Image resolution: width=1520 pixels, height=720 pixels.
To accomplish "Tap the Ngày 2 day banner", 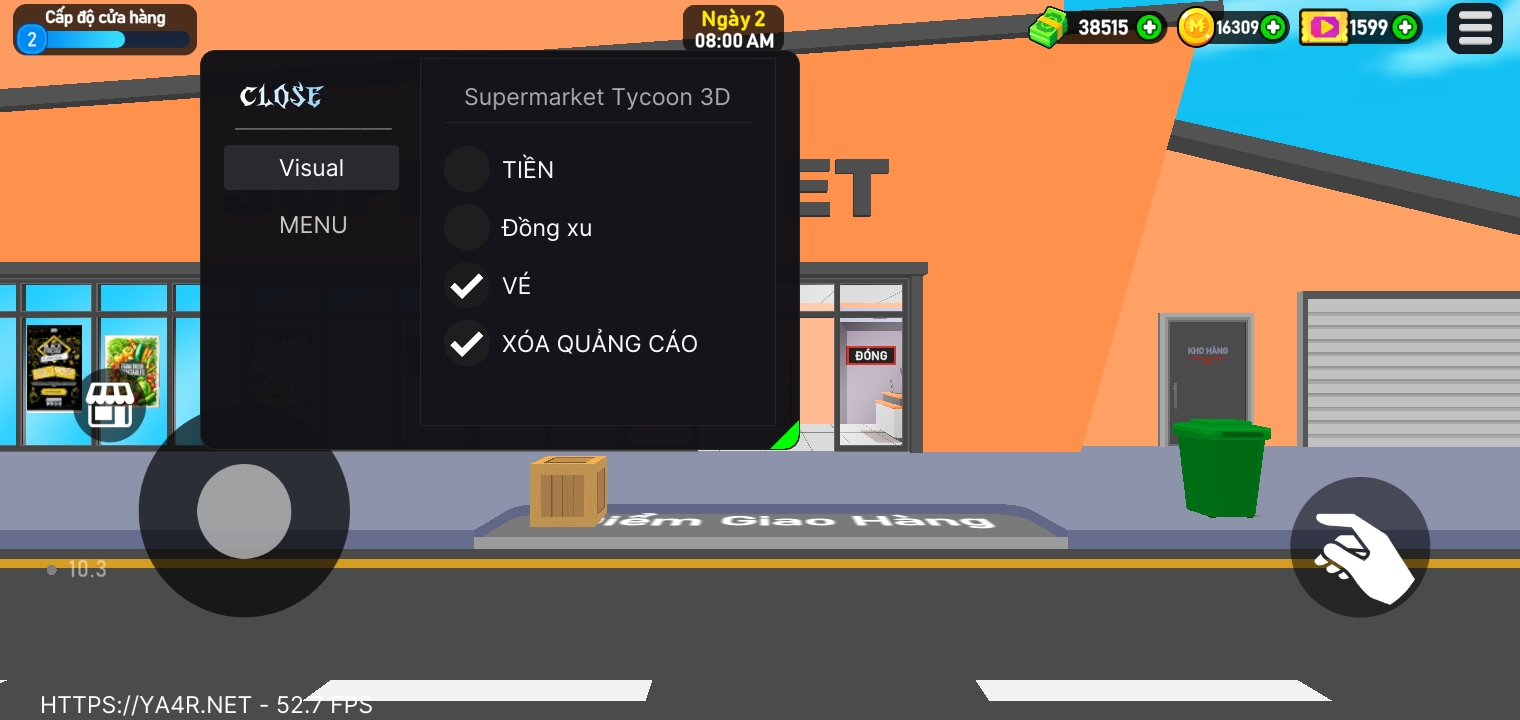I will click(733, 27).
